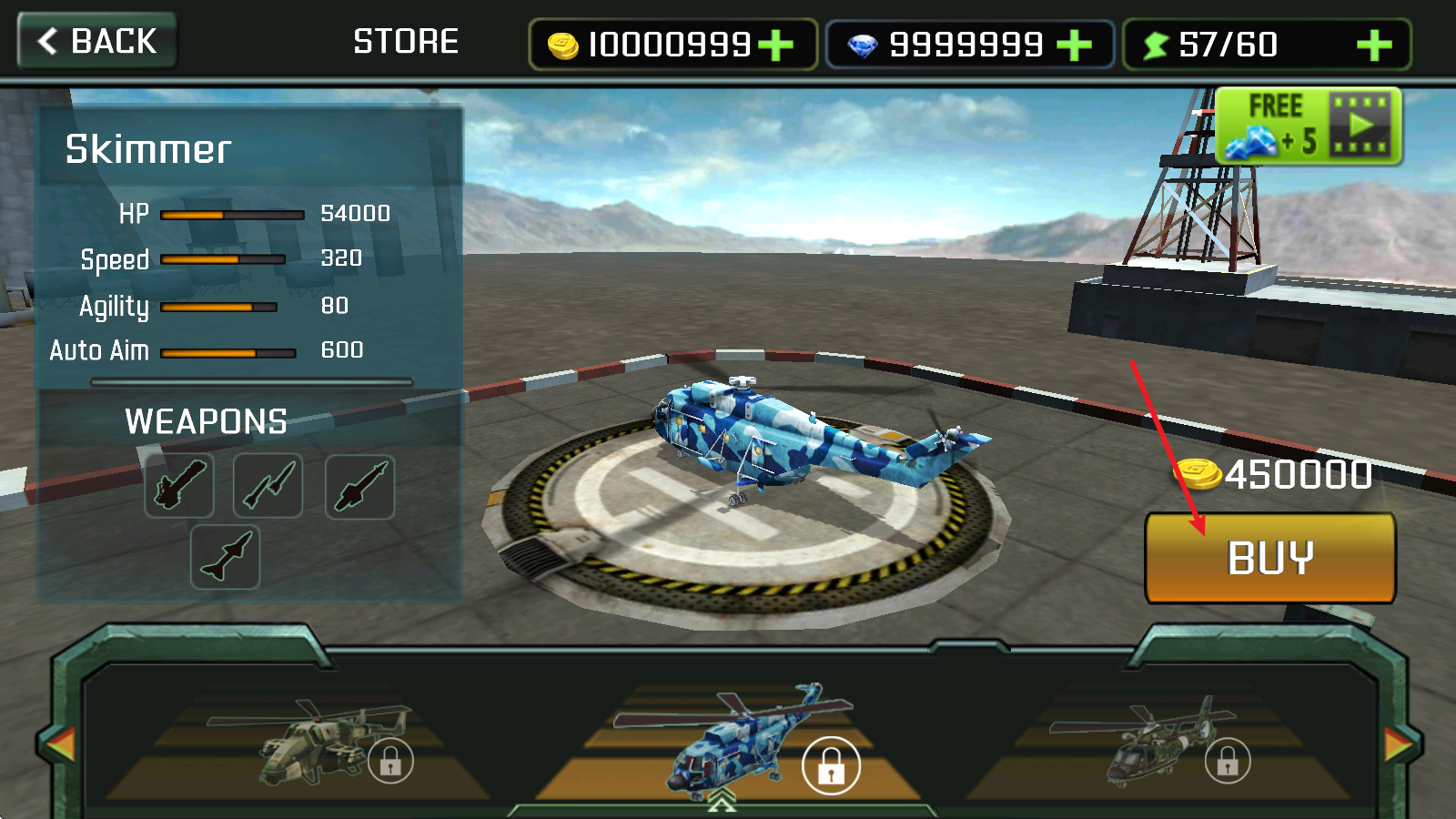Select the rocket launcher weapon icon
Image resolution: width=1456 pixels, height=819 pixels.
pyautogui.click(x=359, y=487)
